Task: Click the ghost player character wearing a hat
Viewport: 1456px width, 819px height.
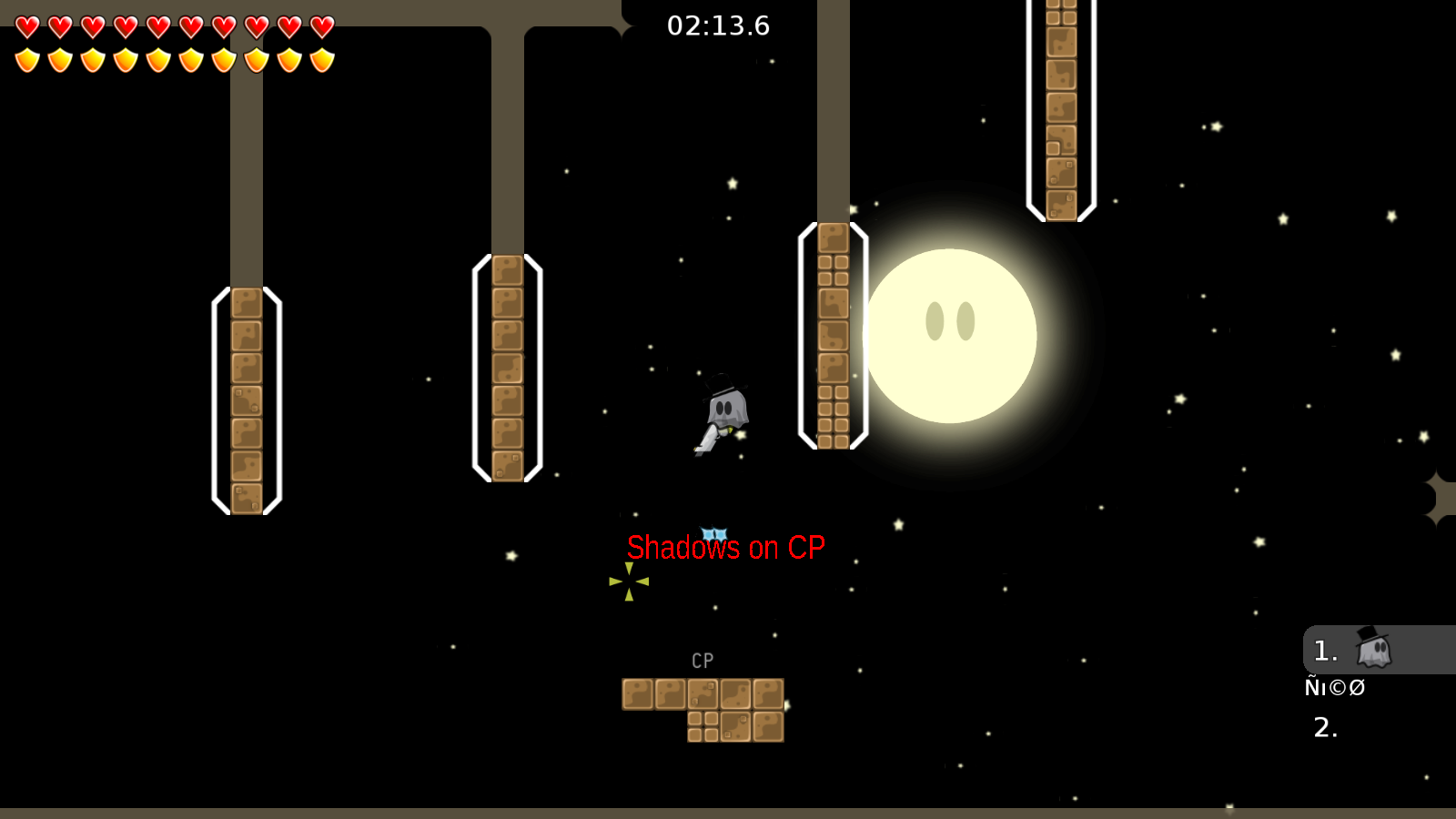Action: [723, 409]
